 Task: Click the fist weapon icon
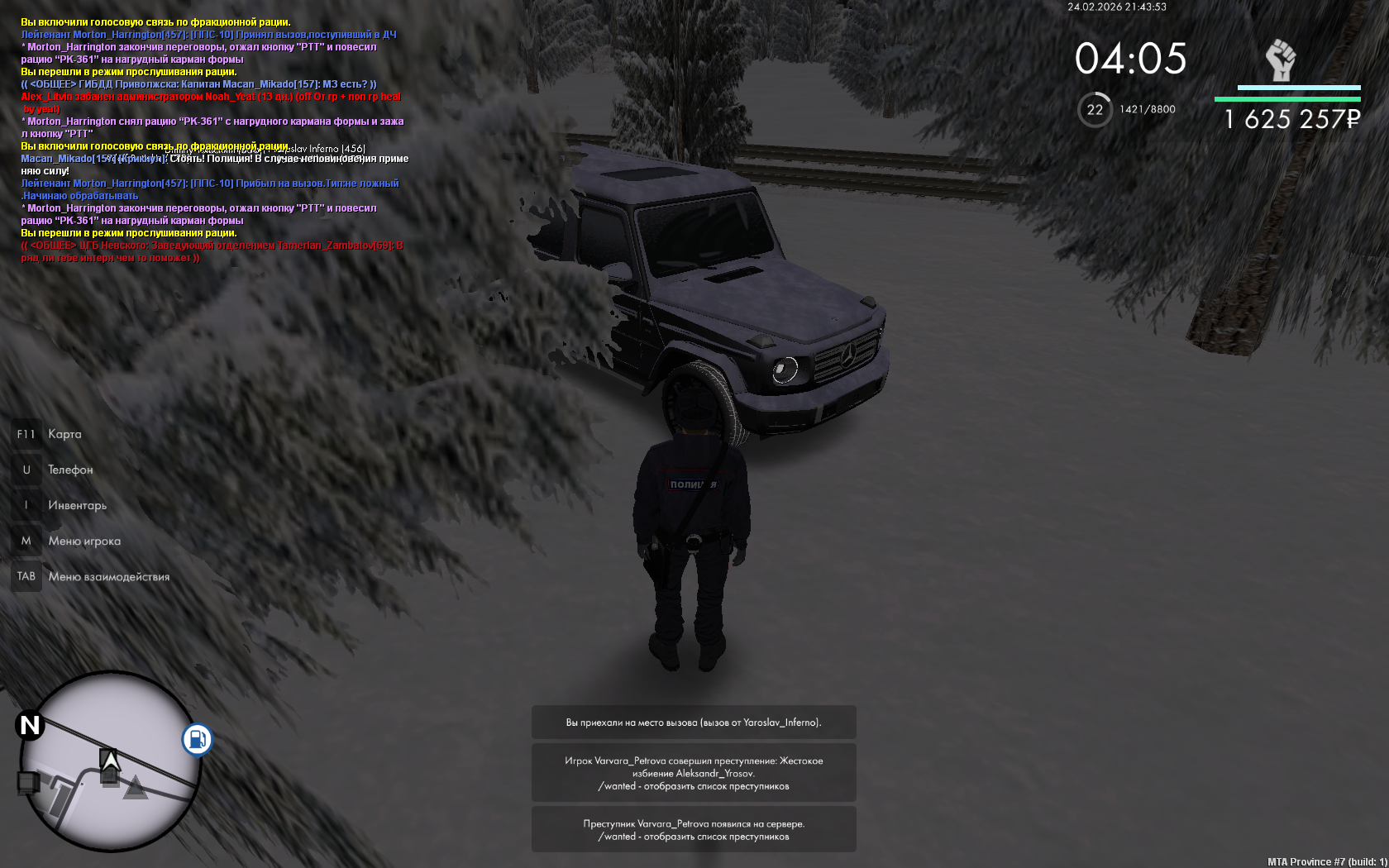(x=1281, y=60)
